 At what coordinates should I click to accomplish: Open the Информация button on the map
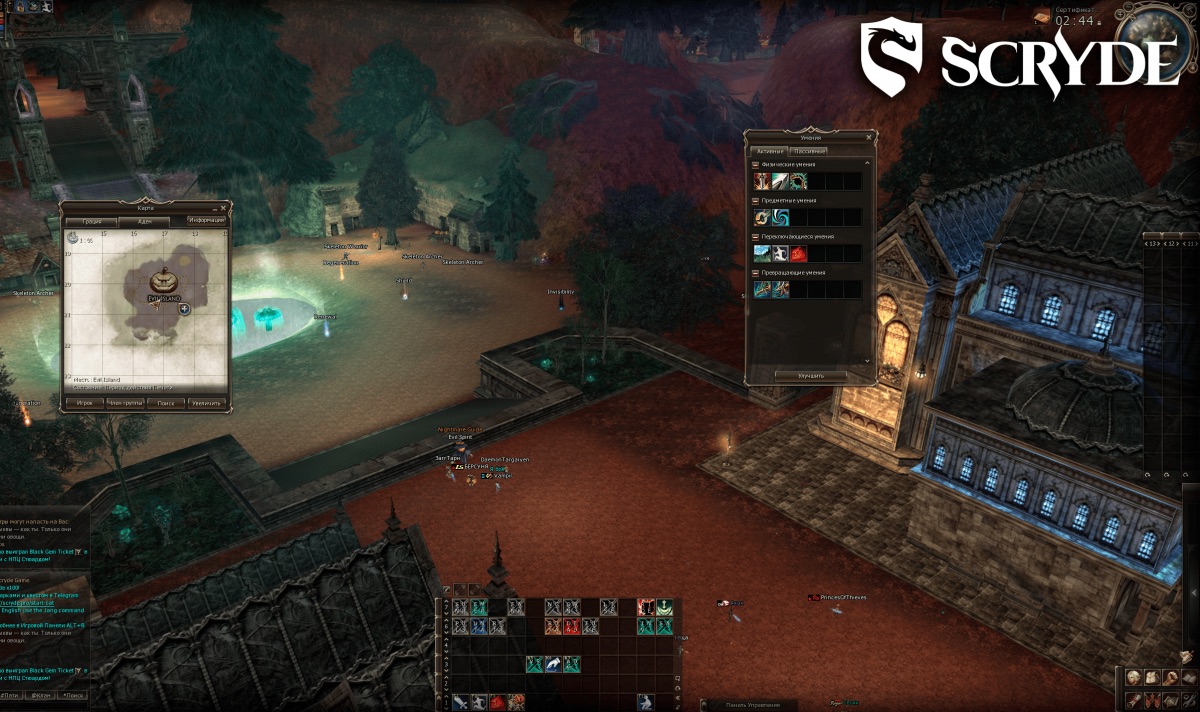tap(206, 220)
